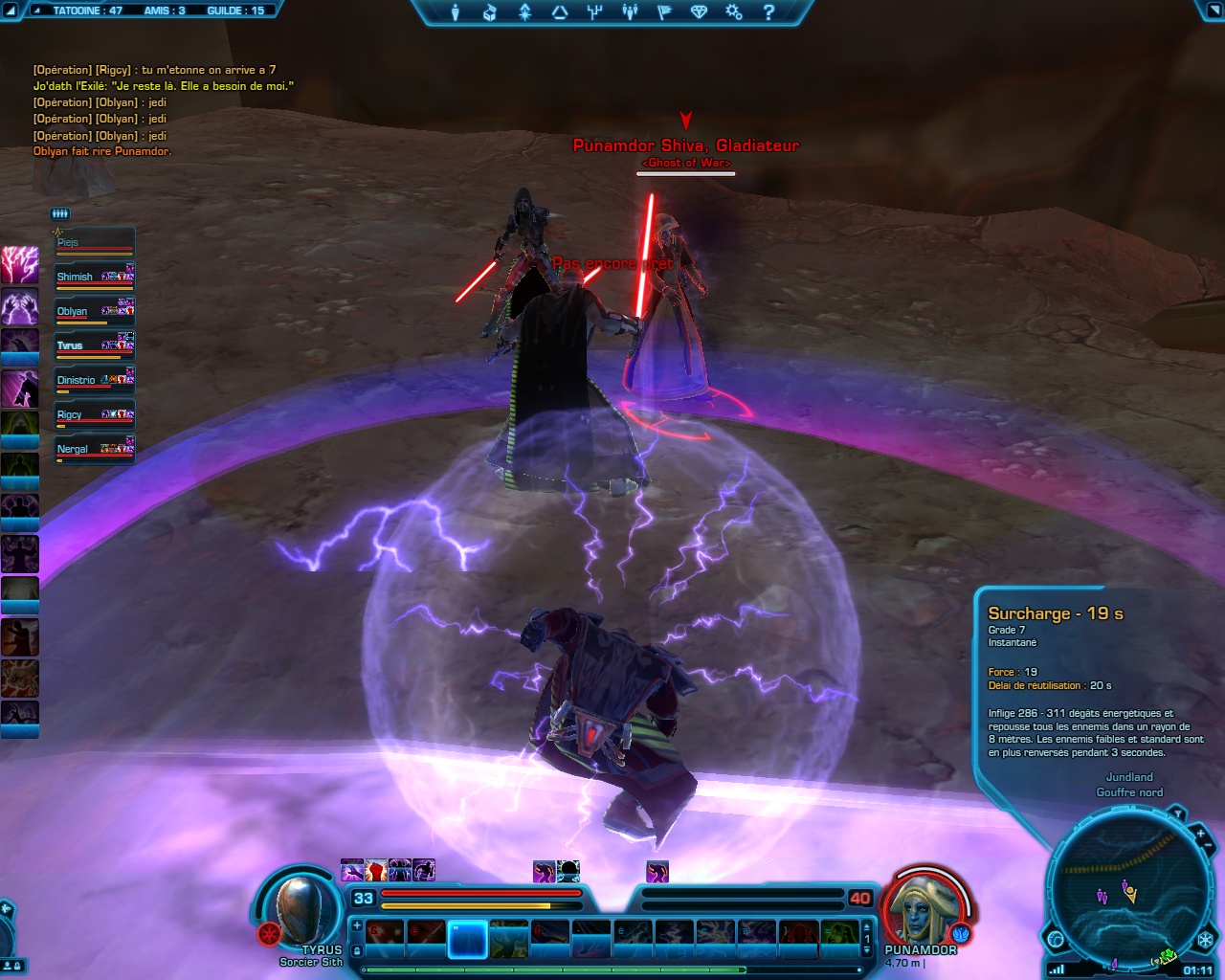Open the inventory crate icon
This screenshot has height=980, width=1225.
coord(490,12)
